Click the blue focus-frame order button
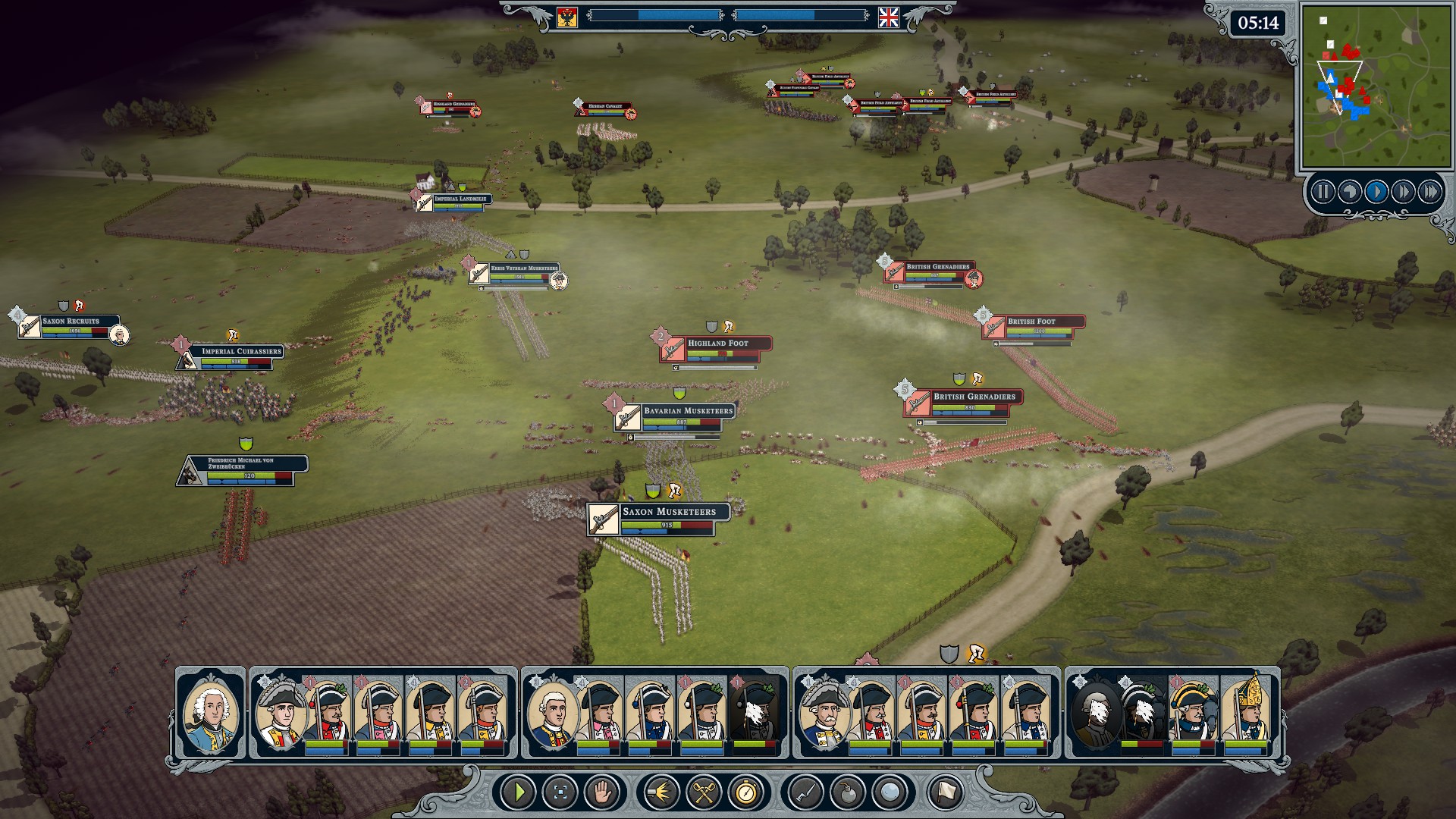Screen dimensions: 1456x819 560,793
